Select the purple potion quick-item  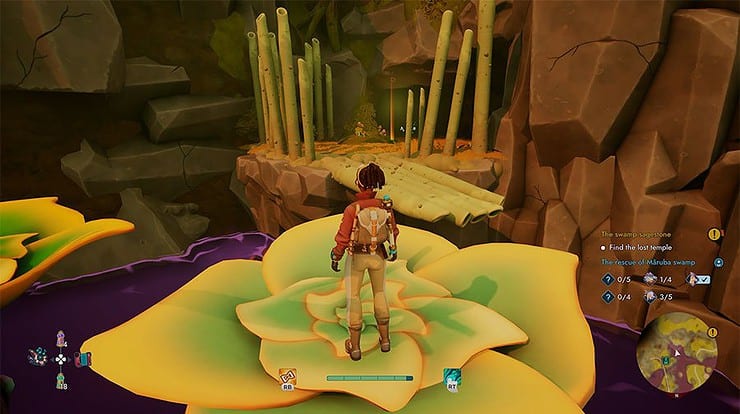[62, 338]
